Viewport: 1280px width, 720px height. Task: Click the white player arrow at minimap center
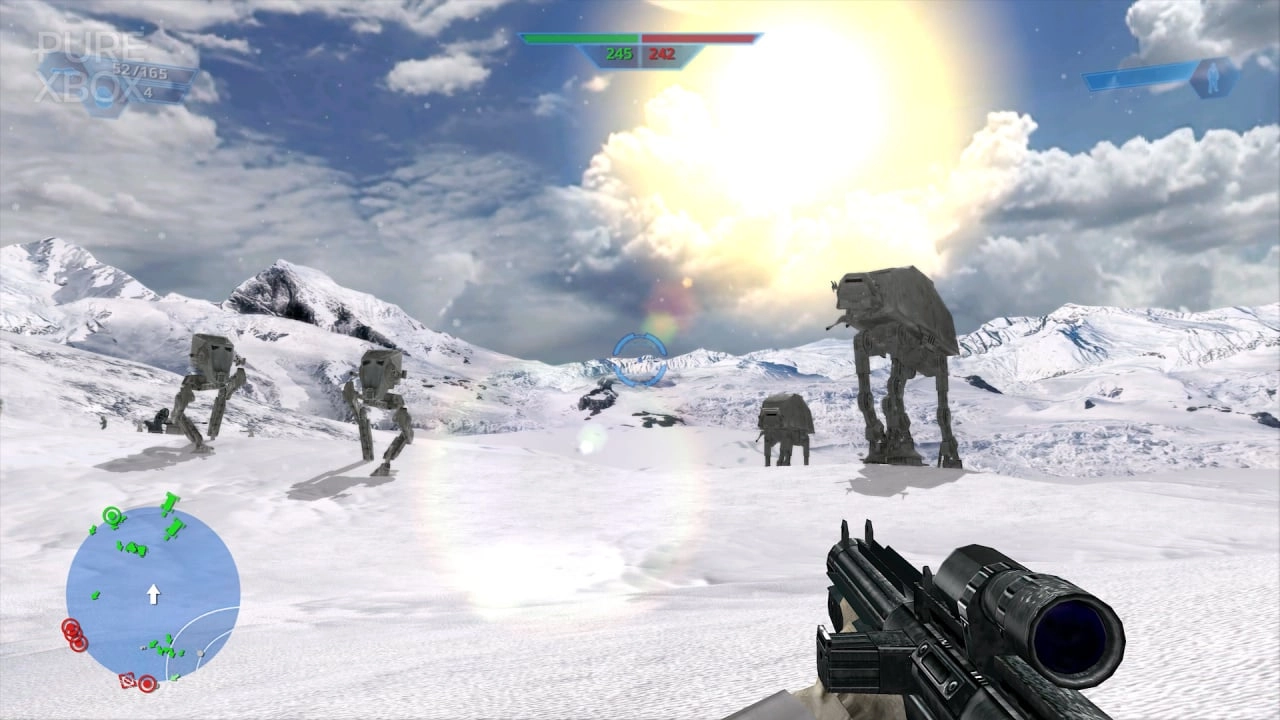[153, 593]
